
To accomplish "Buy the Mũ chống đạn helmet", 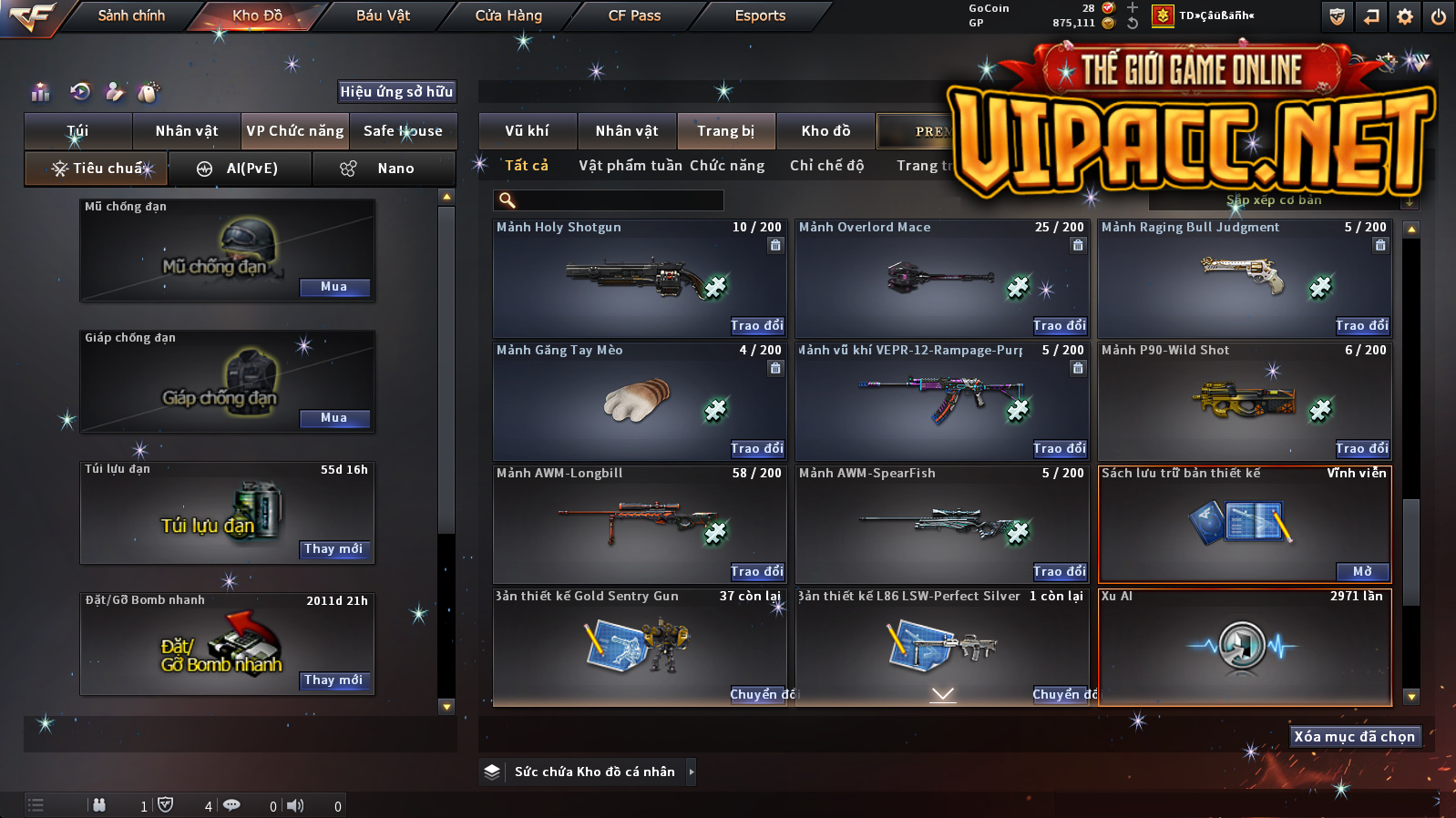I will pos(334,287).
